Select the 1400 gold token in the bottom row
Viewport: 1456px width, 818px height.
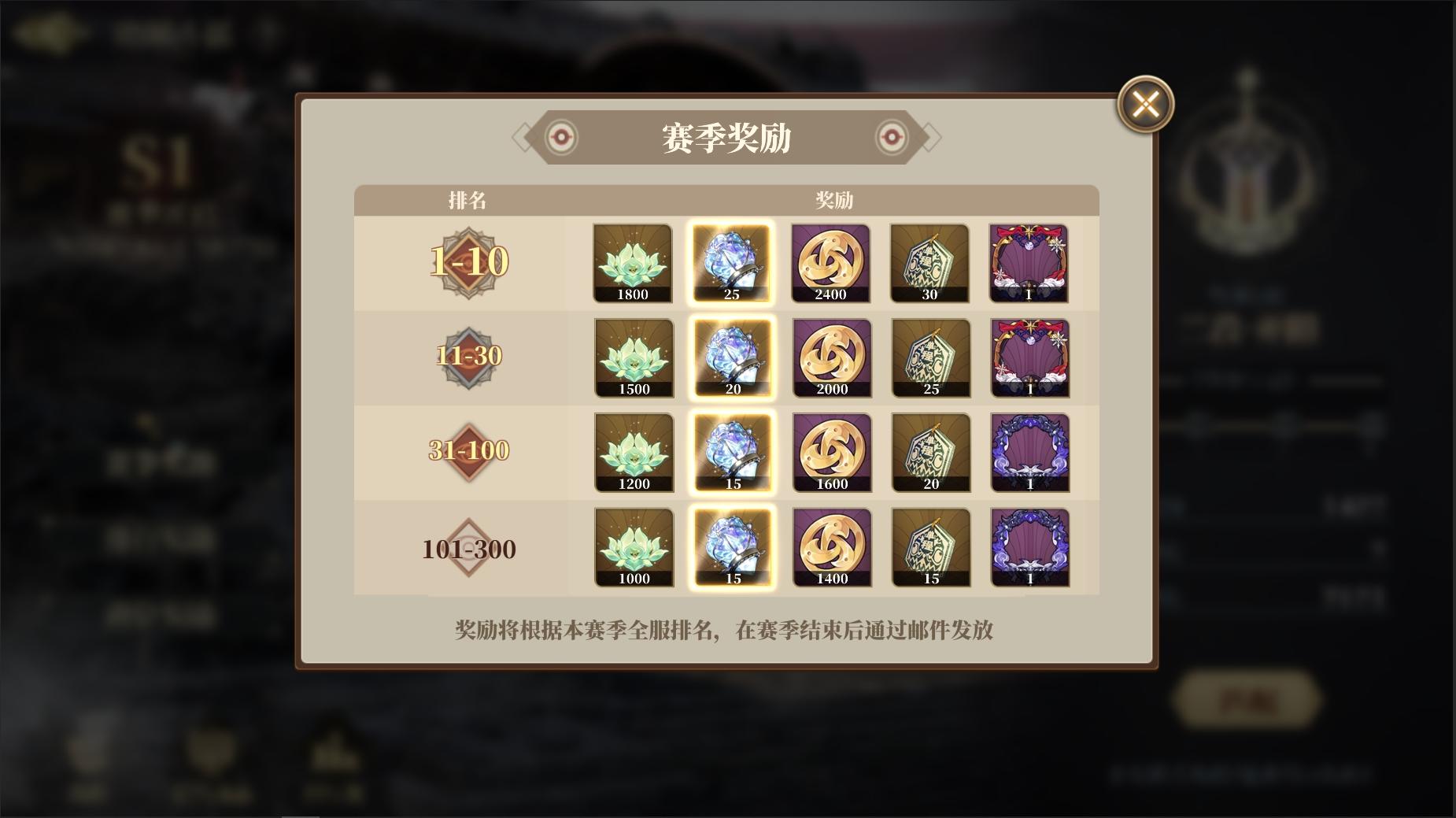831,547
